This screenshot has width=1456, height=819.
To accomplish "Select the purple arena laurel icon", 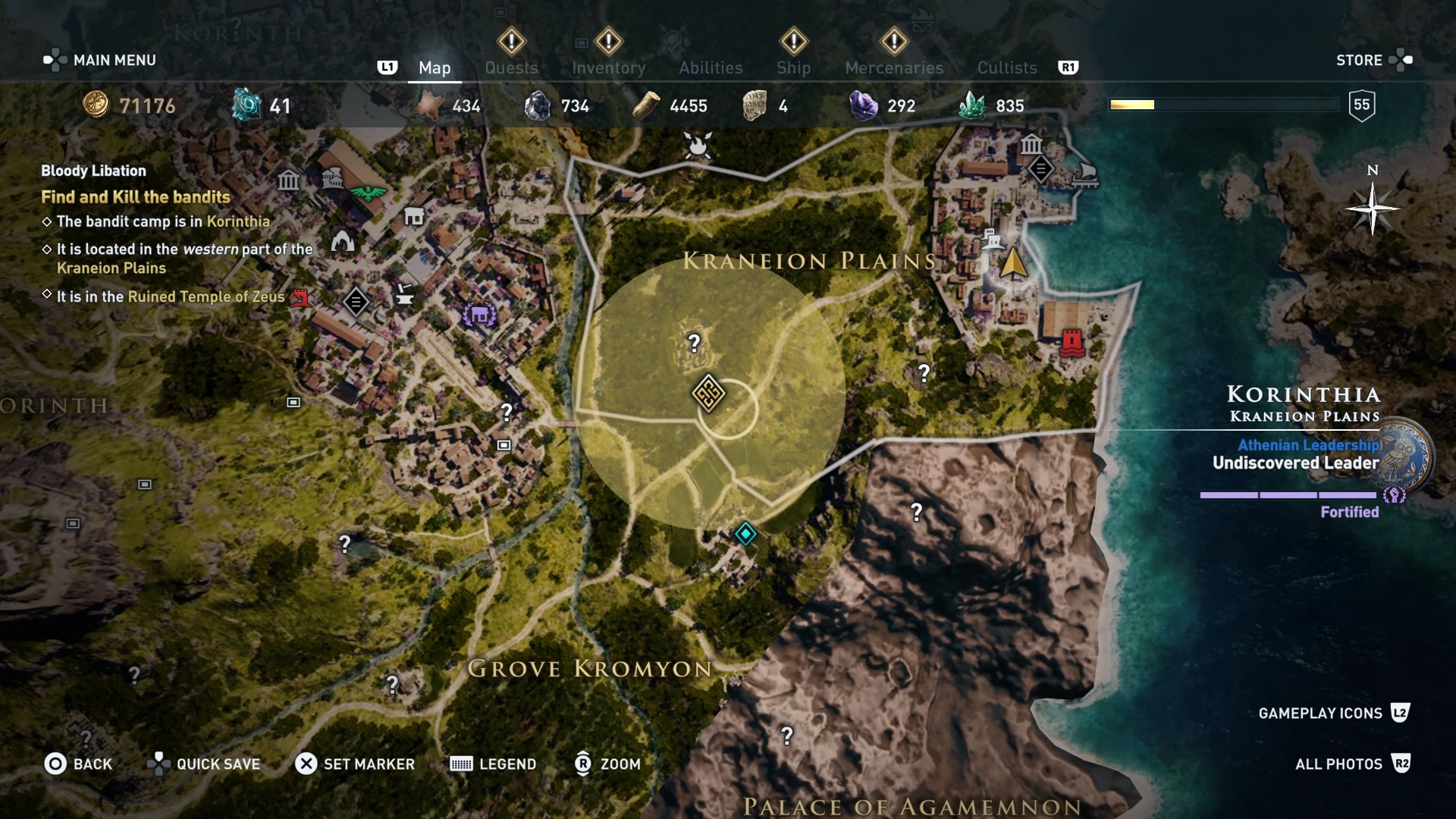I will click(479, 315).
